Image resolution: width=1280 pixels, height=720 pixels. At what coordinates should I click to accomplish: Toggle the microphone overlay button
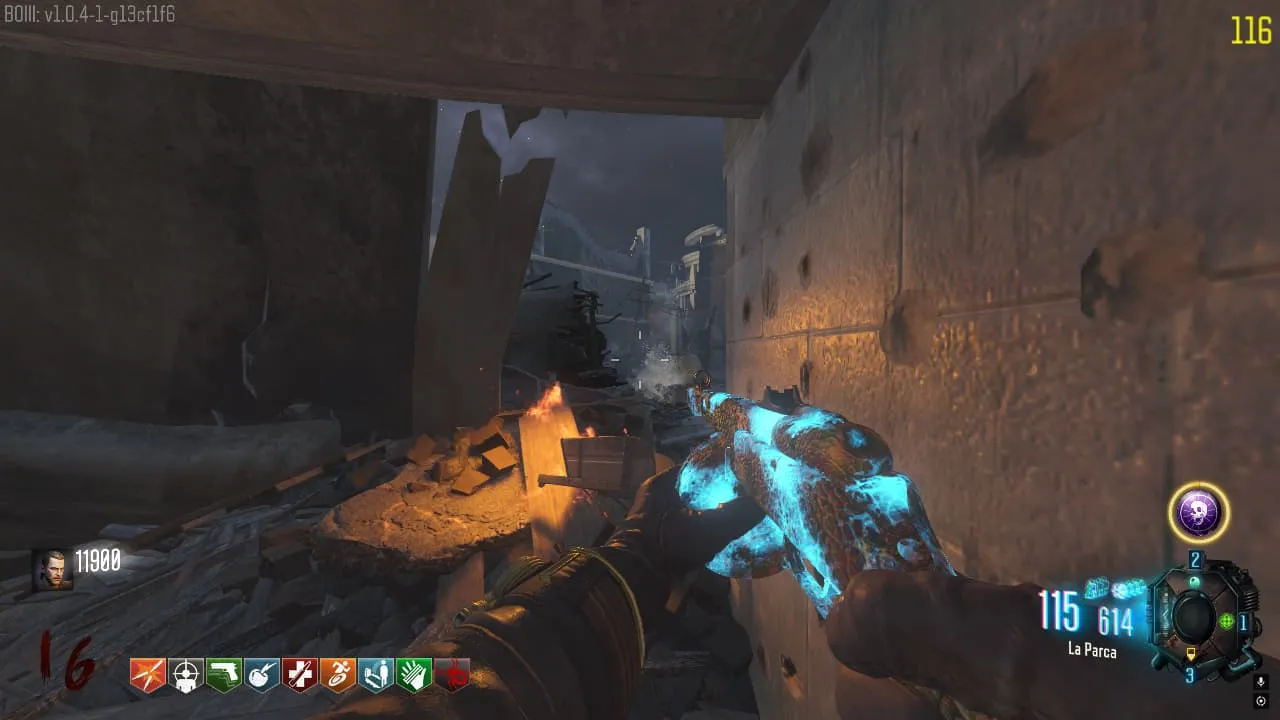[1261, 682]
